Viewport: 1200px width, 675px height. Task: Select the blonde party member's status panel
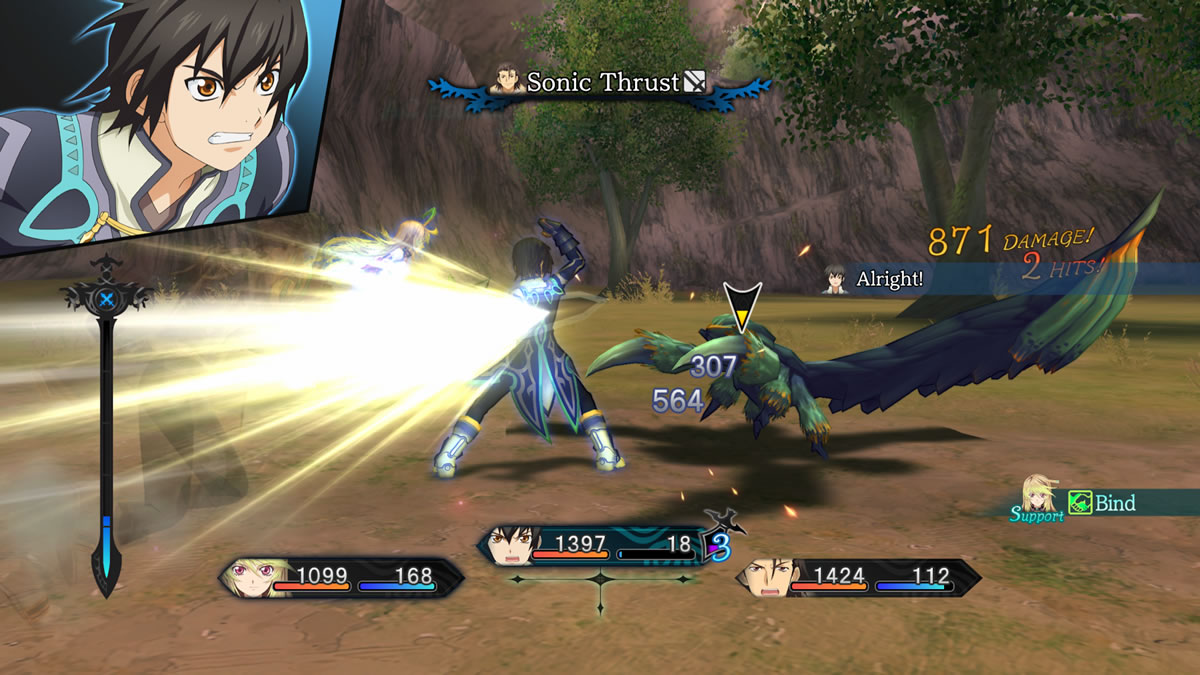click(x=340, y=577)
